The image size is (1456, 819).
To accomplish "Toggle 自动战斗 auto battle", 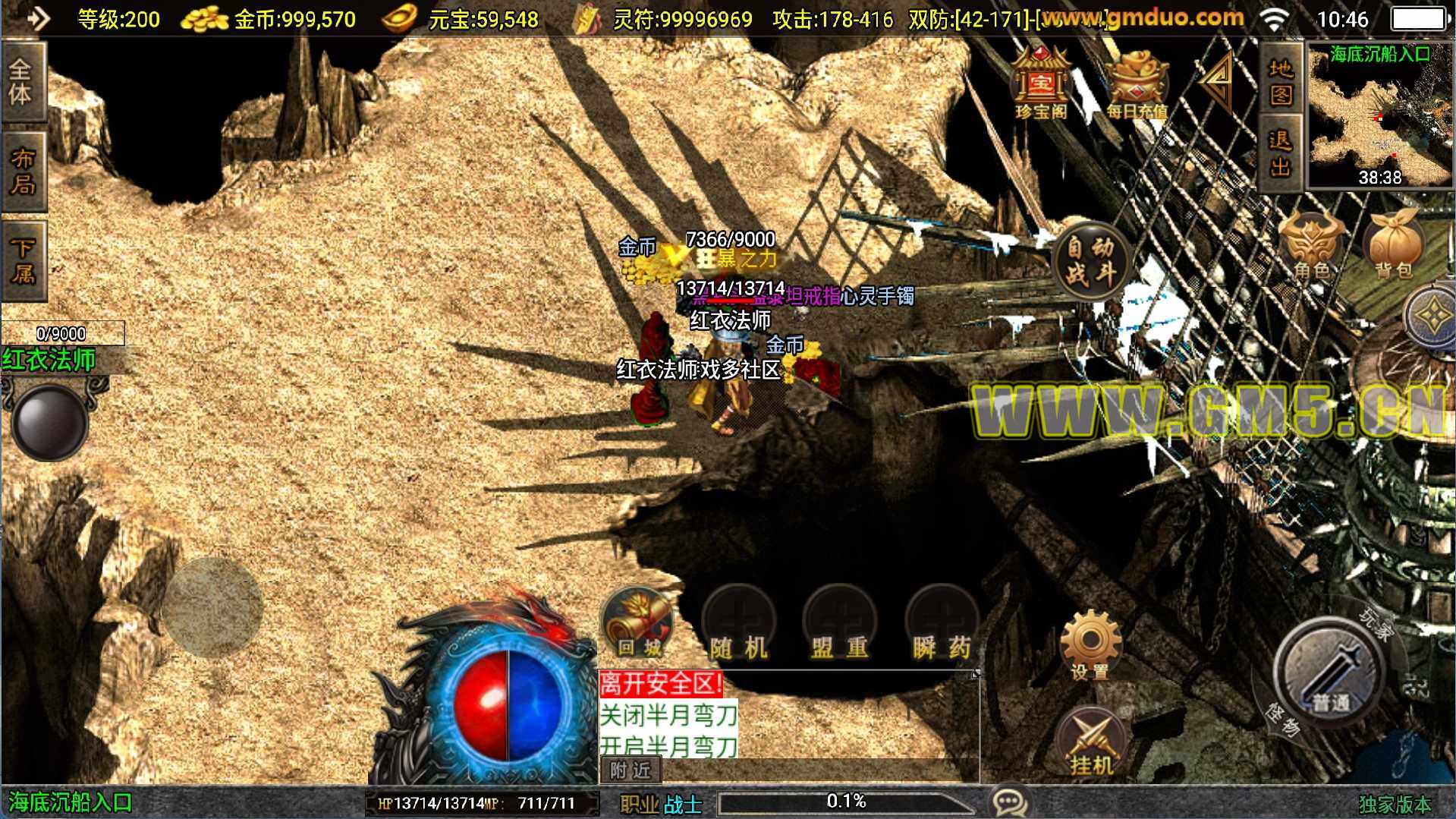I will tap(1090, 260).
